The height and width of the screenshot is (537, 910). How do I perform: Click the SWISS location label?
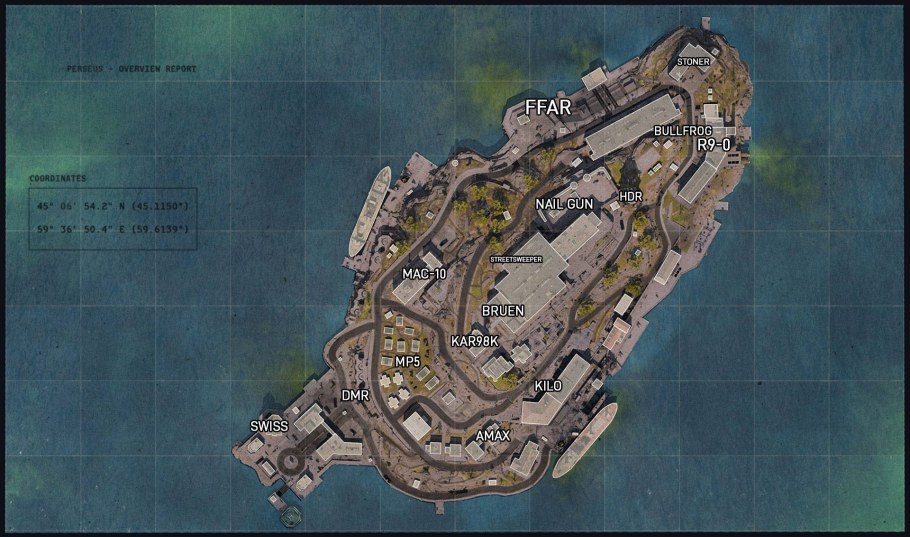click(x=269, y=426)
